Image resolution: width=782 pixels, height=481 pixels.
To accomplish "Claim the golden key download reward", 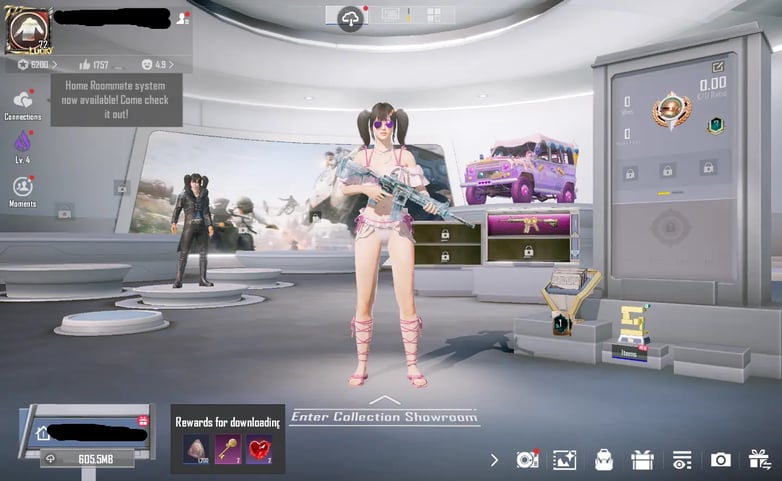I will click(x=227, y=449).
